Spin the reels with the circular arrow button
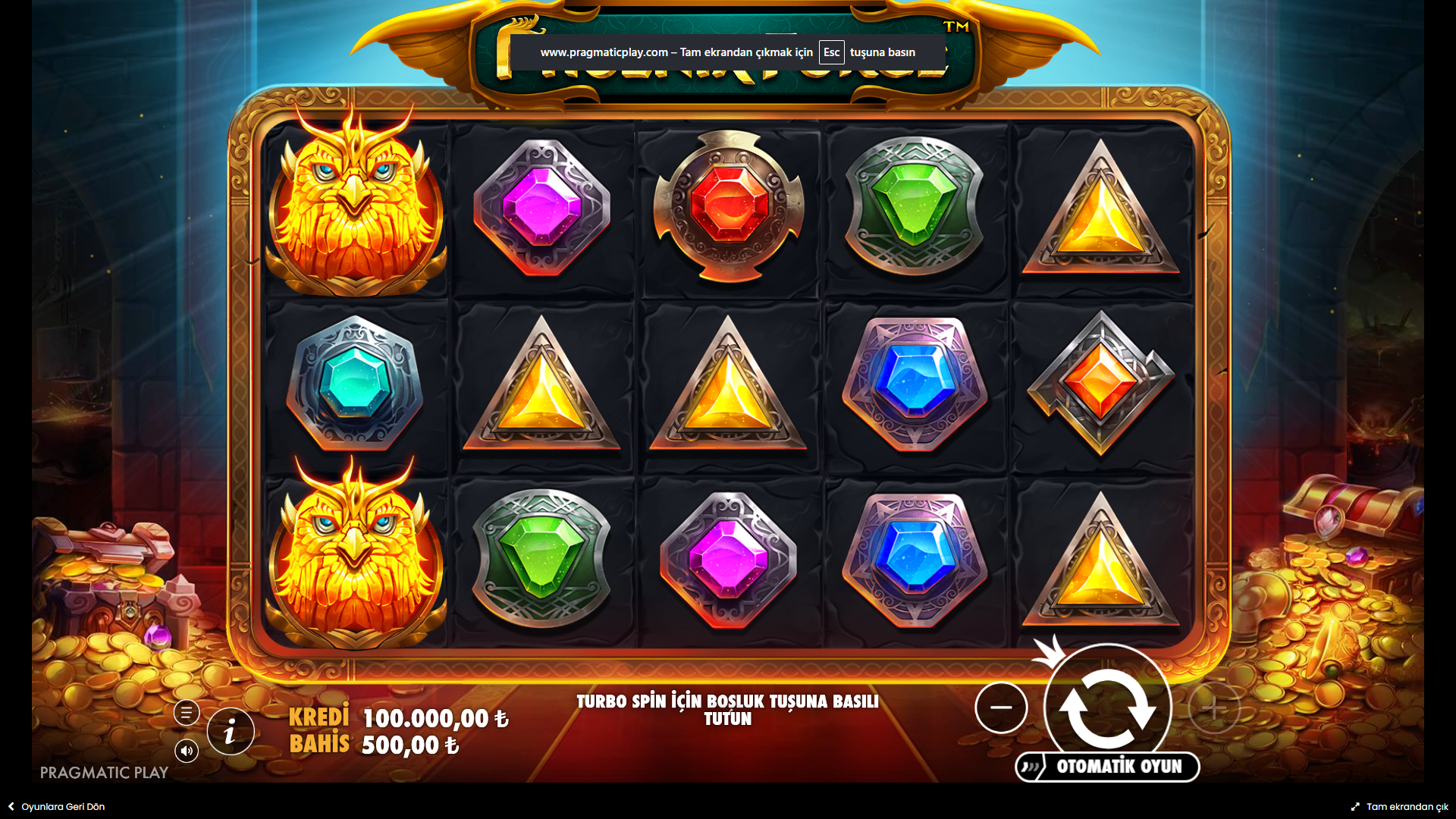This screenshot has width=1456, height=819. [x=1107, y=706]
